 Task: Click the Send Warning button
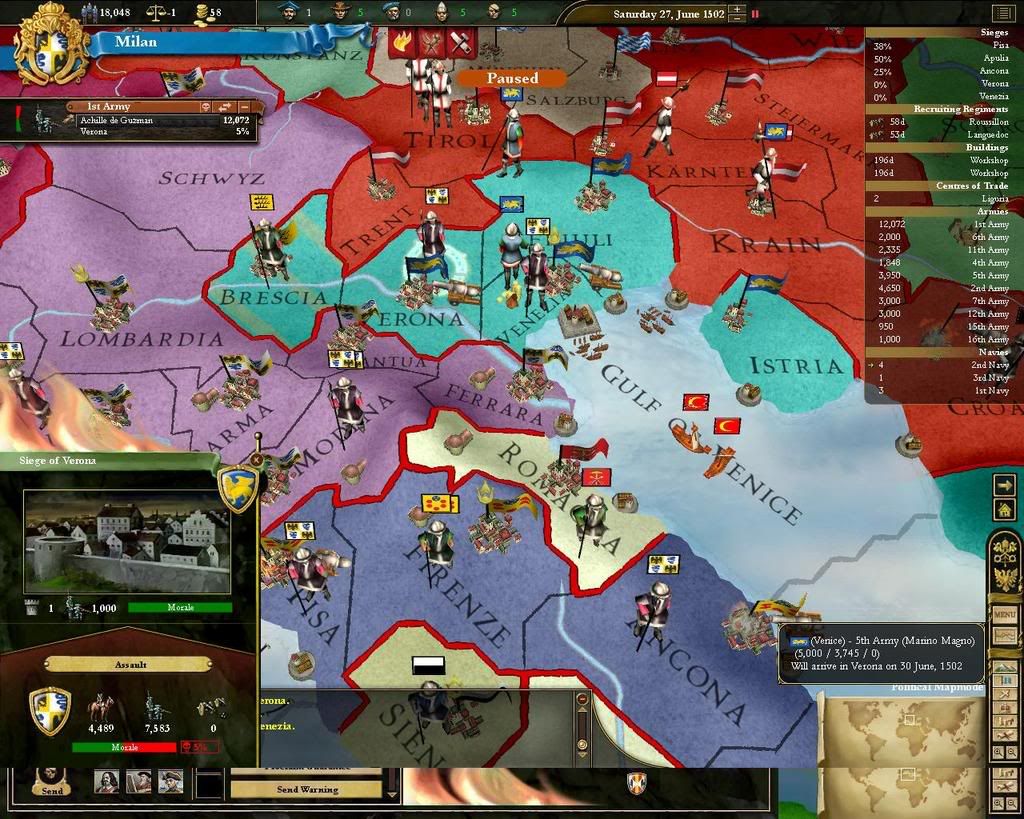pyautogui.click(x=306, y=789)
